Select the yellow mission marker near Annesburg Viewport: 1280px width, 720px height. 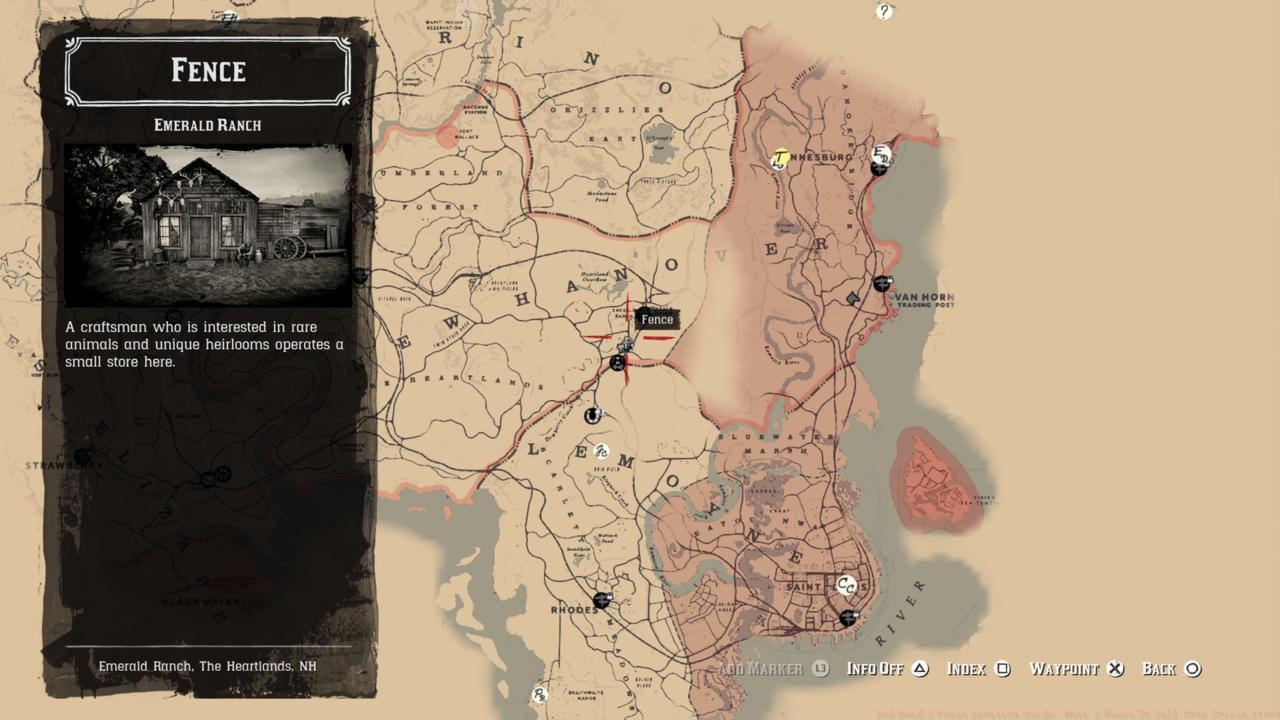[x=780, y=158]
